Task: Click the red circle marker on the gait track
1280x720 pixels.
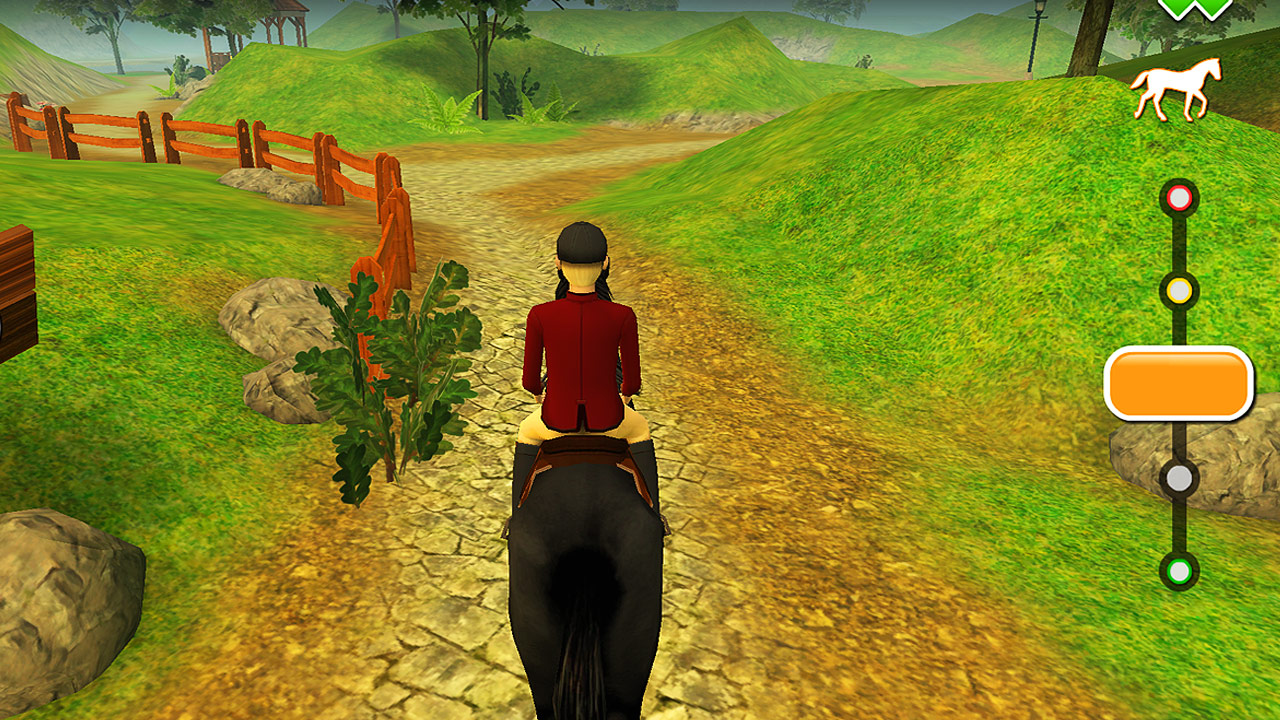Action: (1178, 197)
